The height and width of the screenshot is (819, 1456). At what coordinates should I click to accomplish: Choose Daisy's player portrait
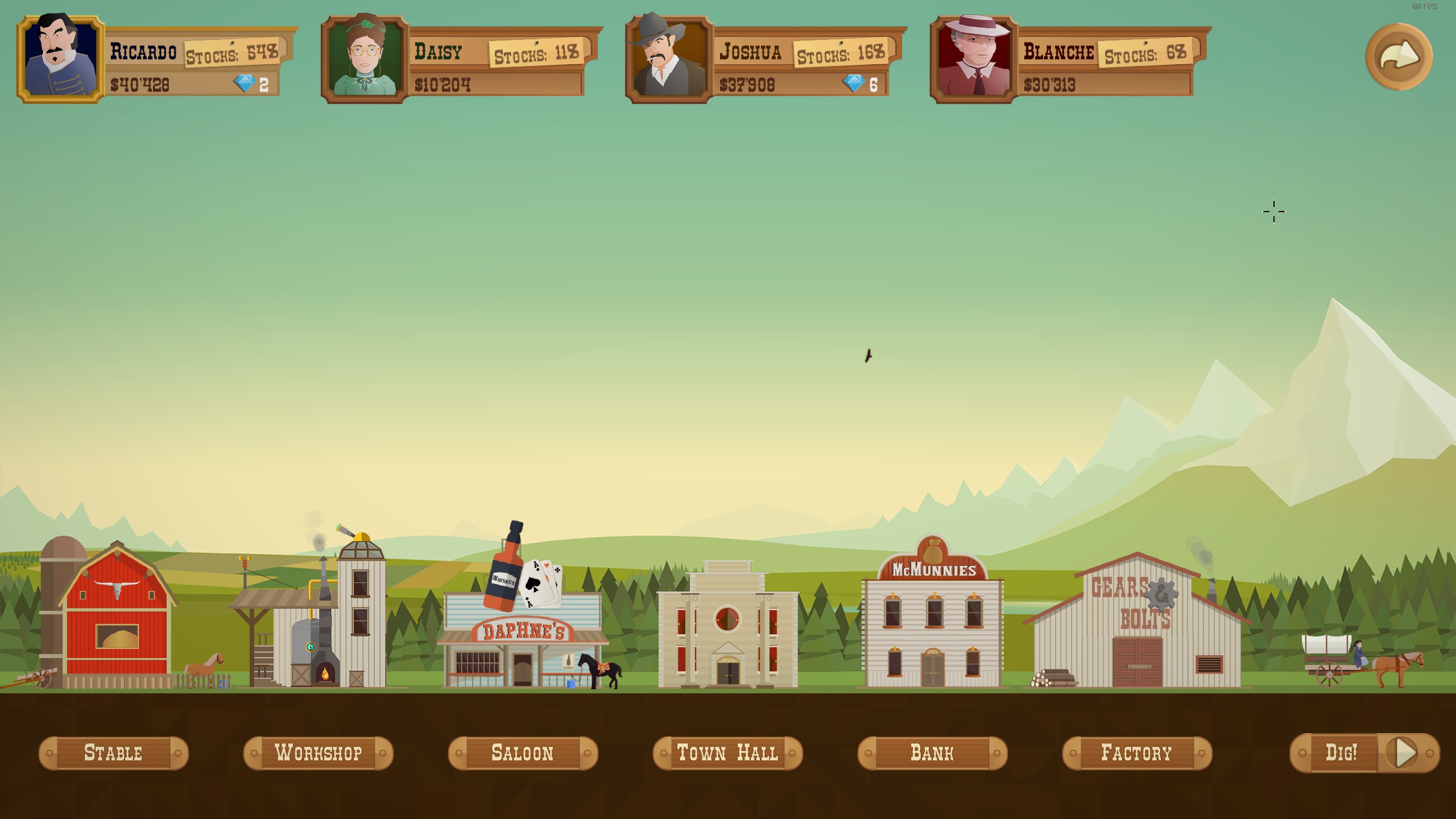365,59
